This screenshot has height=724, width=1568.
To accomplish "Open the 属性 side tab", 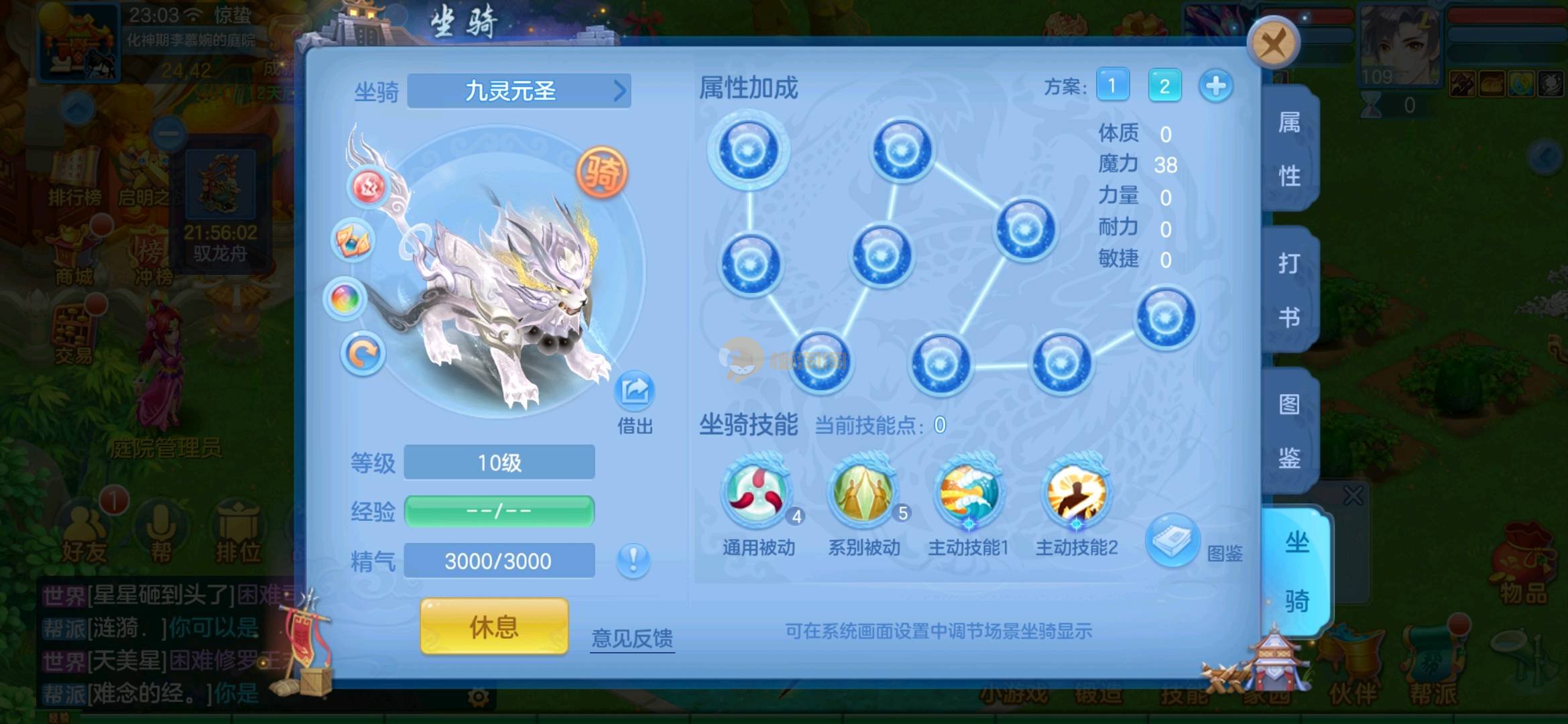I will (x=1289, y=149).
